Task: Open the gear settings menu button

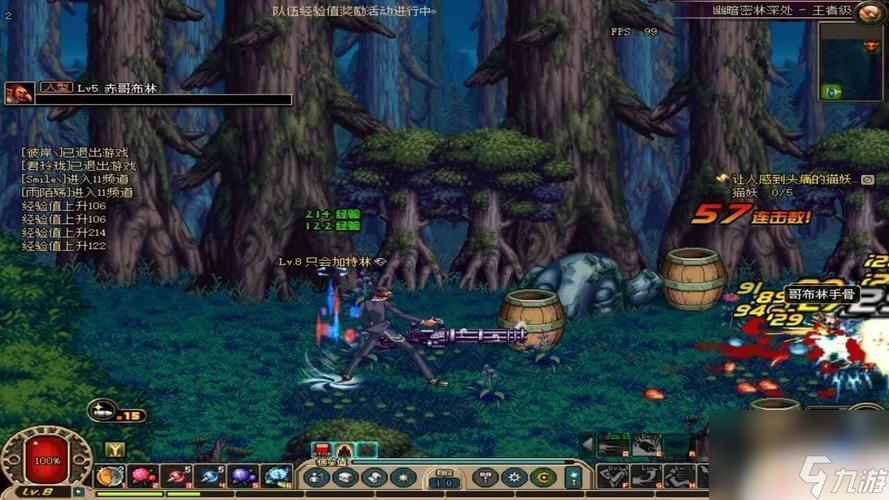Action: tap(514, 478)
